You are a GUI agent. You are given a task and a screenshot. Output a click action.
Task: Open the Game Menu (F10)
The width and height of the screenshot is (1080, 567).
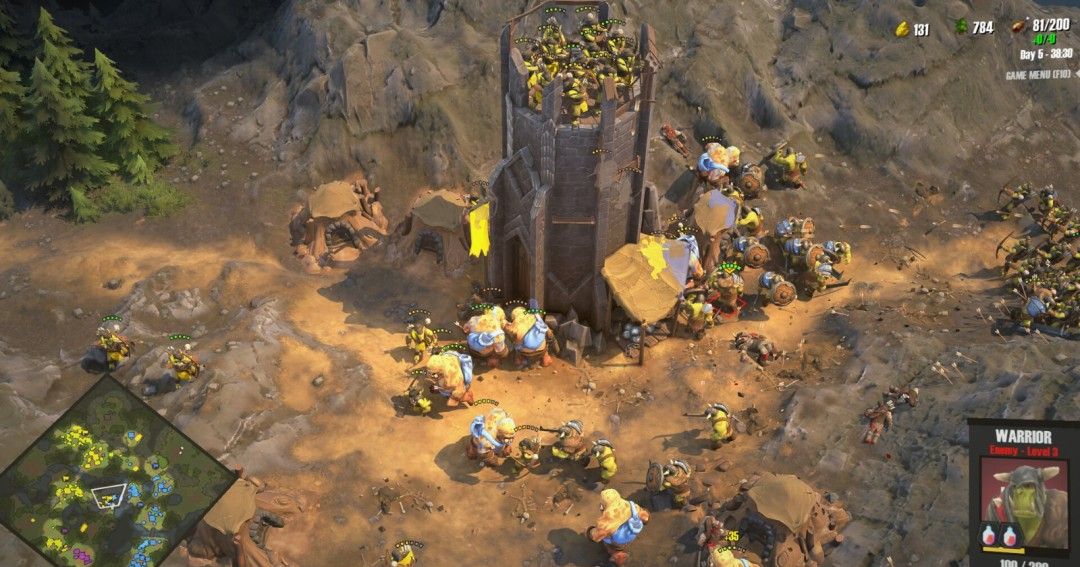point(1038,74)
